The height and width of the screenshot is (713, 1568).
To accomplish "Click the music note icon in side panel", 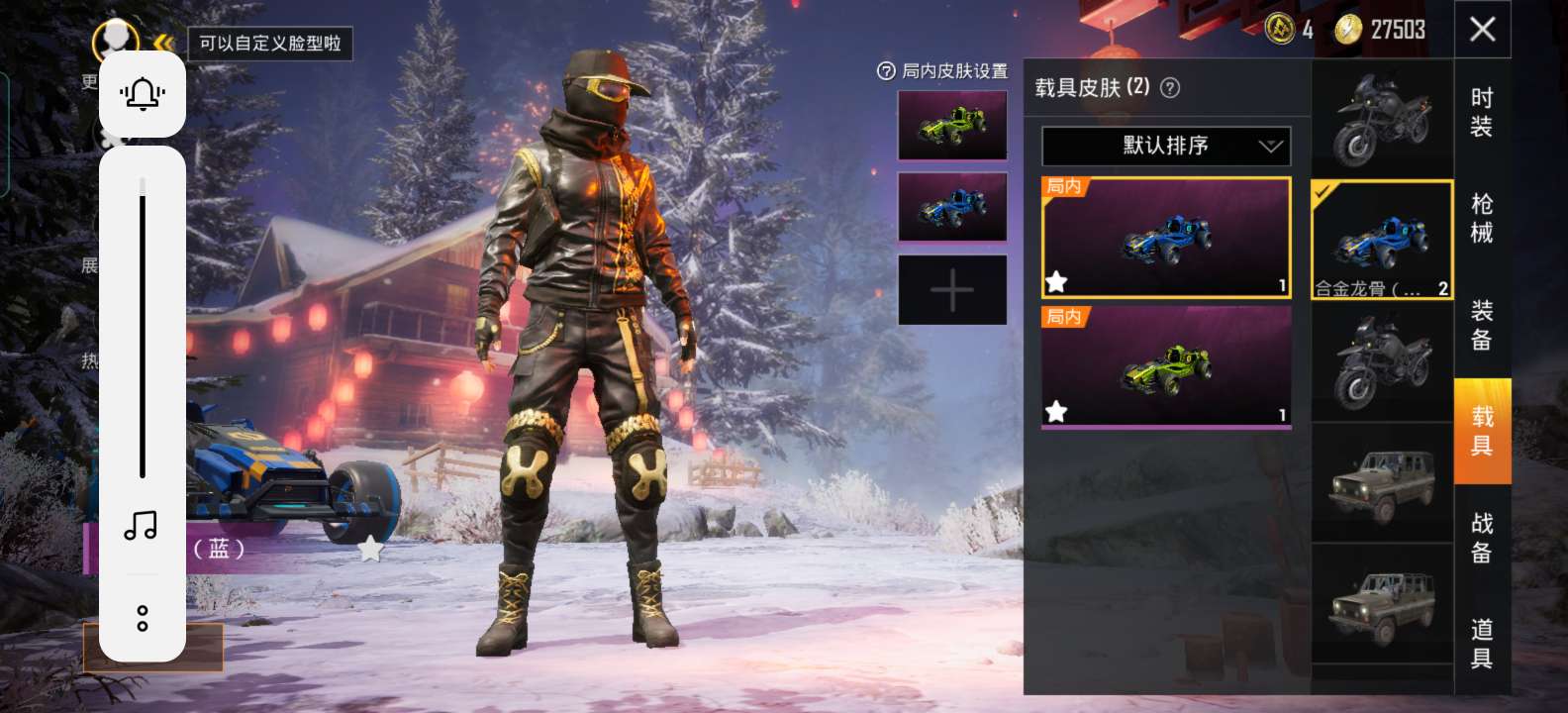I will coord(143,527).
